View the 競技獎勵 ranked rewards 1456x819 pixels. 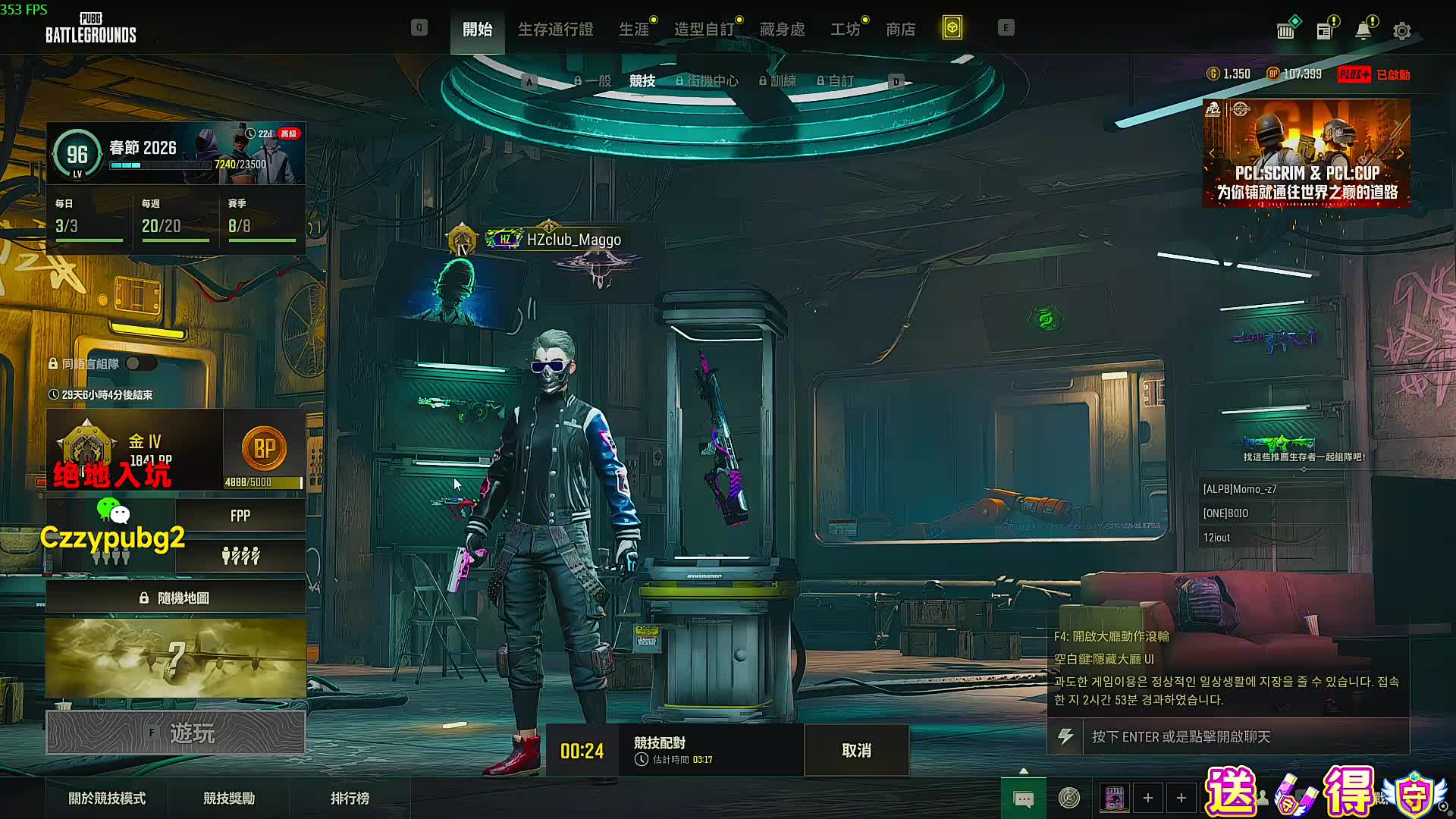click(x=229, y=799)
